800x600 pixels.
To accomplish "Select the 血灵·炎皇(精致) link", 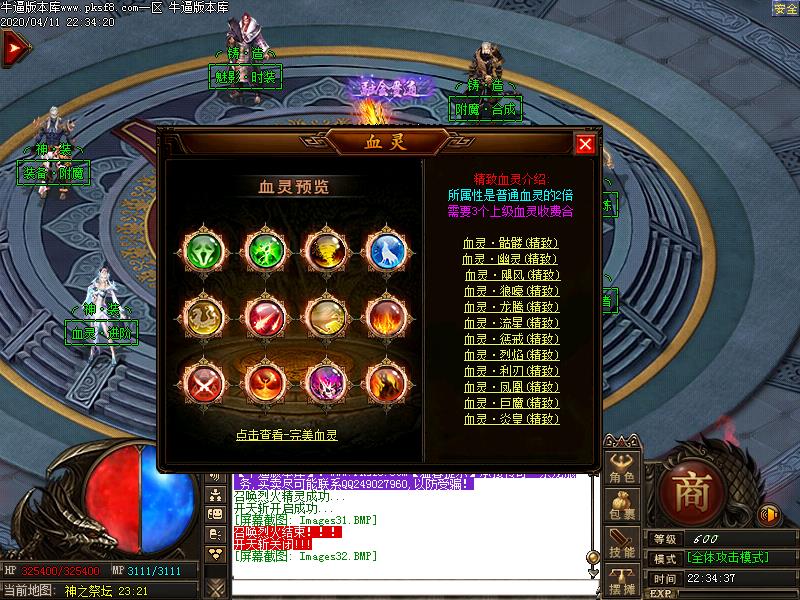I will [x=511, y=419].
